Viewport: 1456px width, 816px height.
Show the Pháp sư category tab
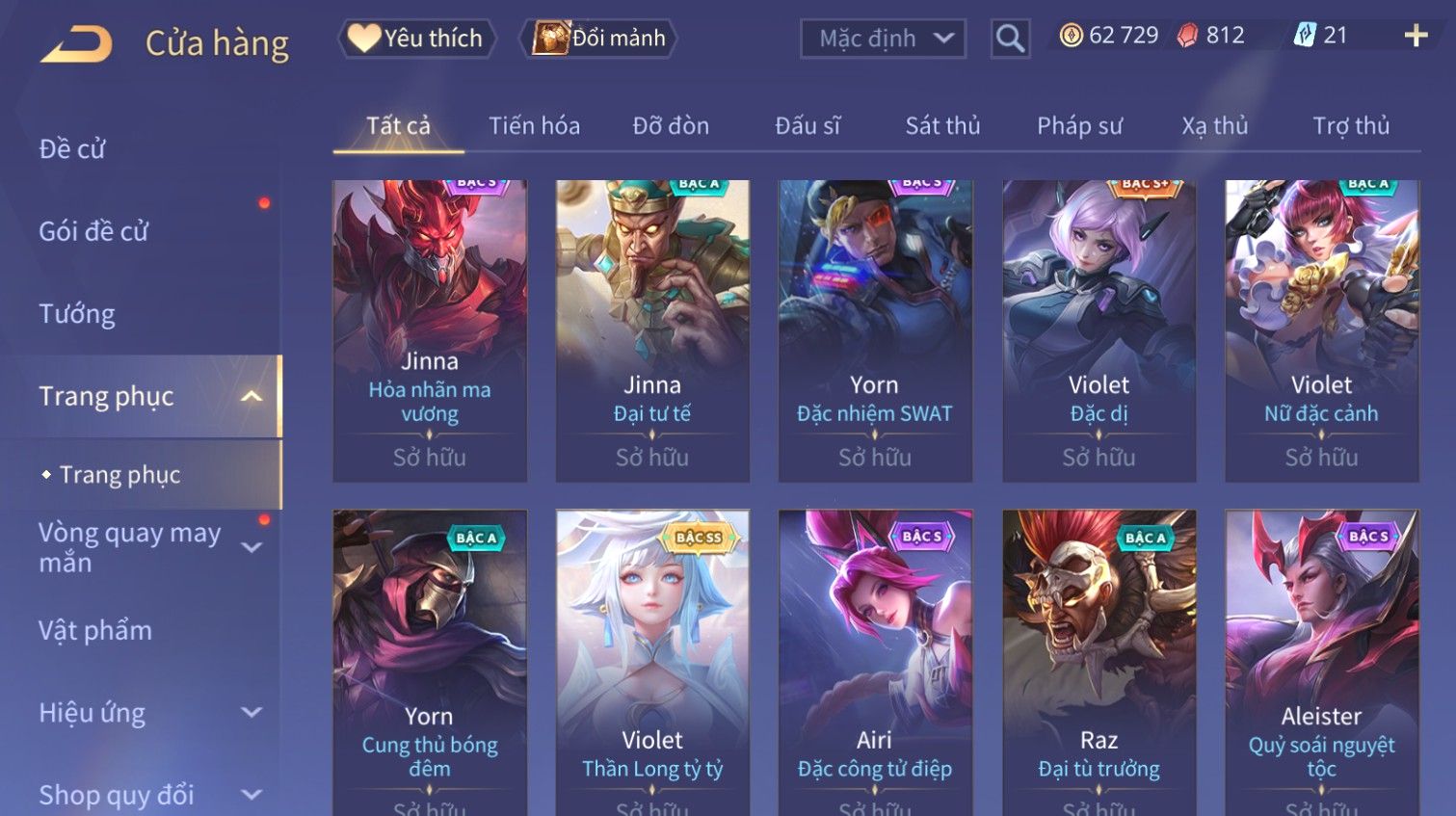pos(1079,126)
